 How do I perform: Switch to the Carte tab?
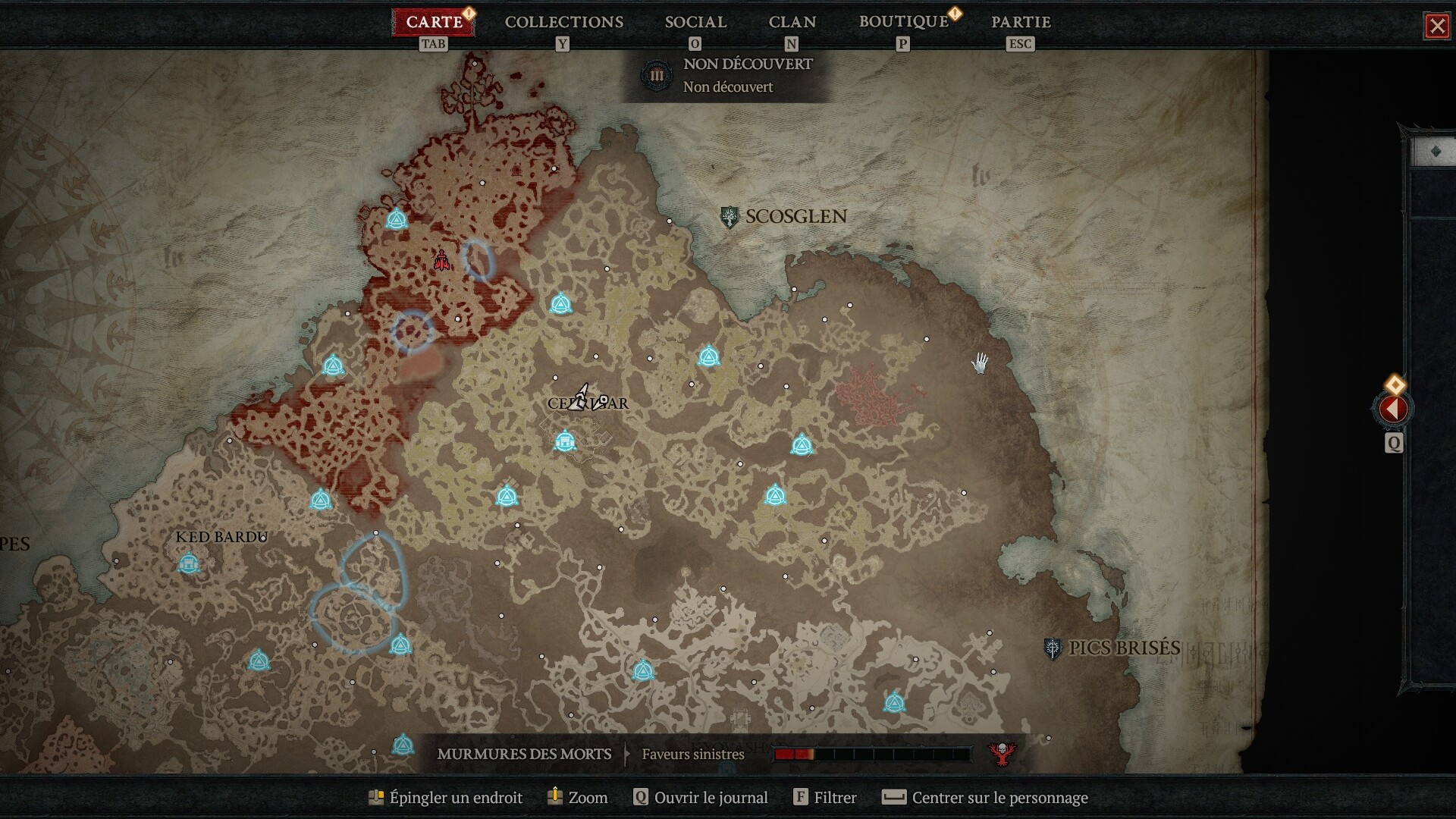tap(434, 22)
